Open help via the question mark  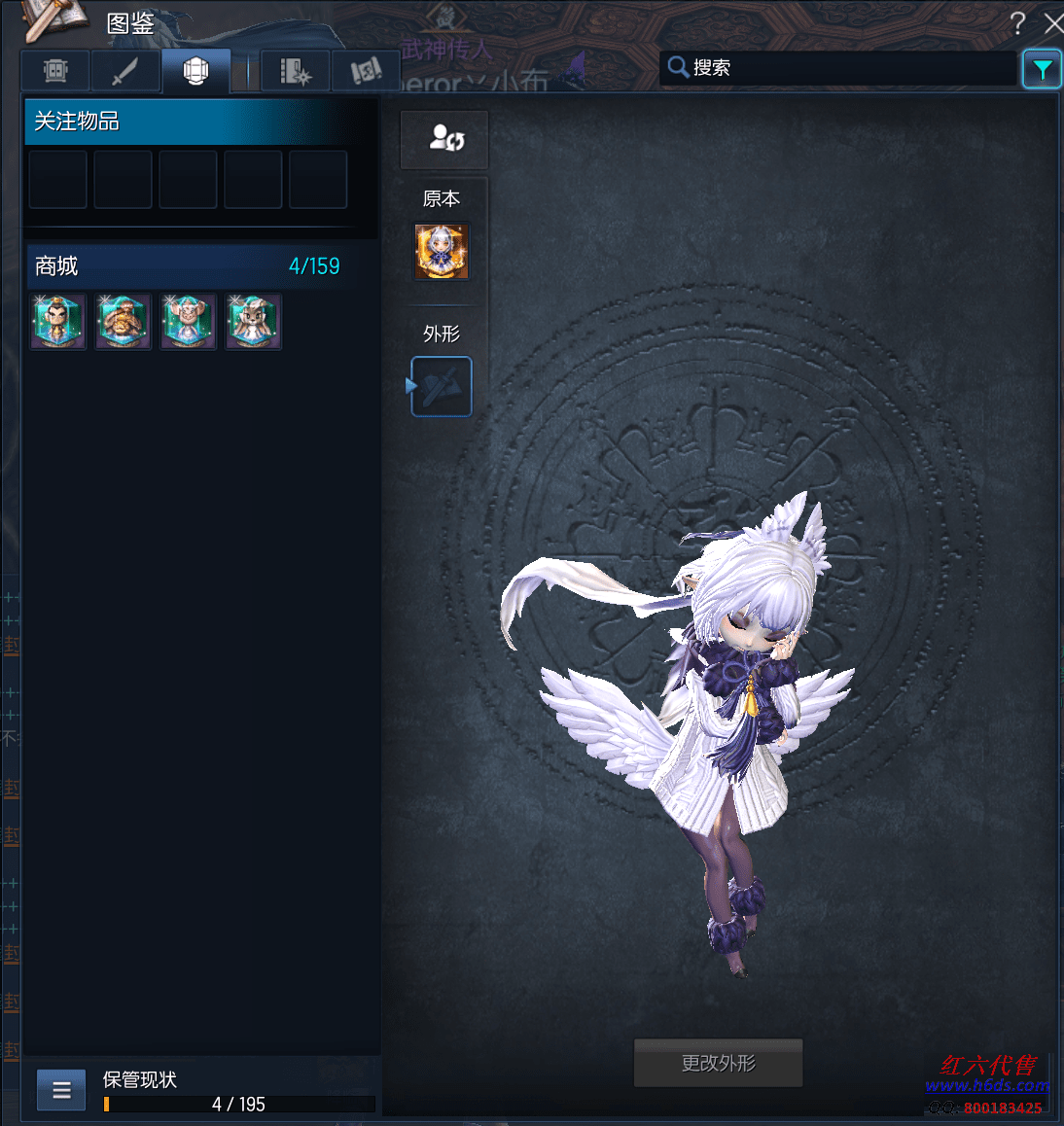tap(1017, 23)
